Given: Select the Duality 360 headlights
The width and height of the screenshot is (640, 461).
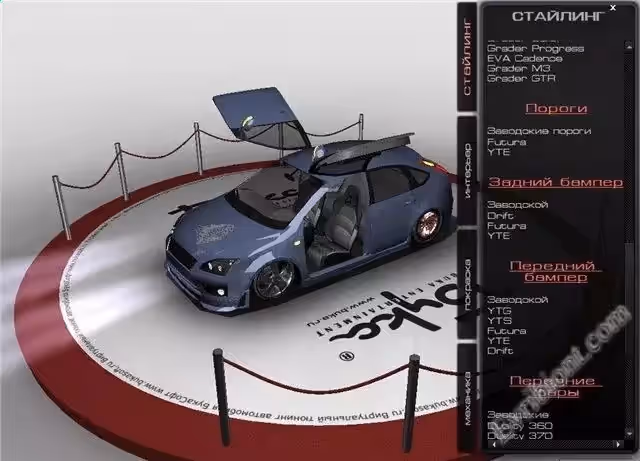Looking at the screenshot, I should [519, 424].
